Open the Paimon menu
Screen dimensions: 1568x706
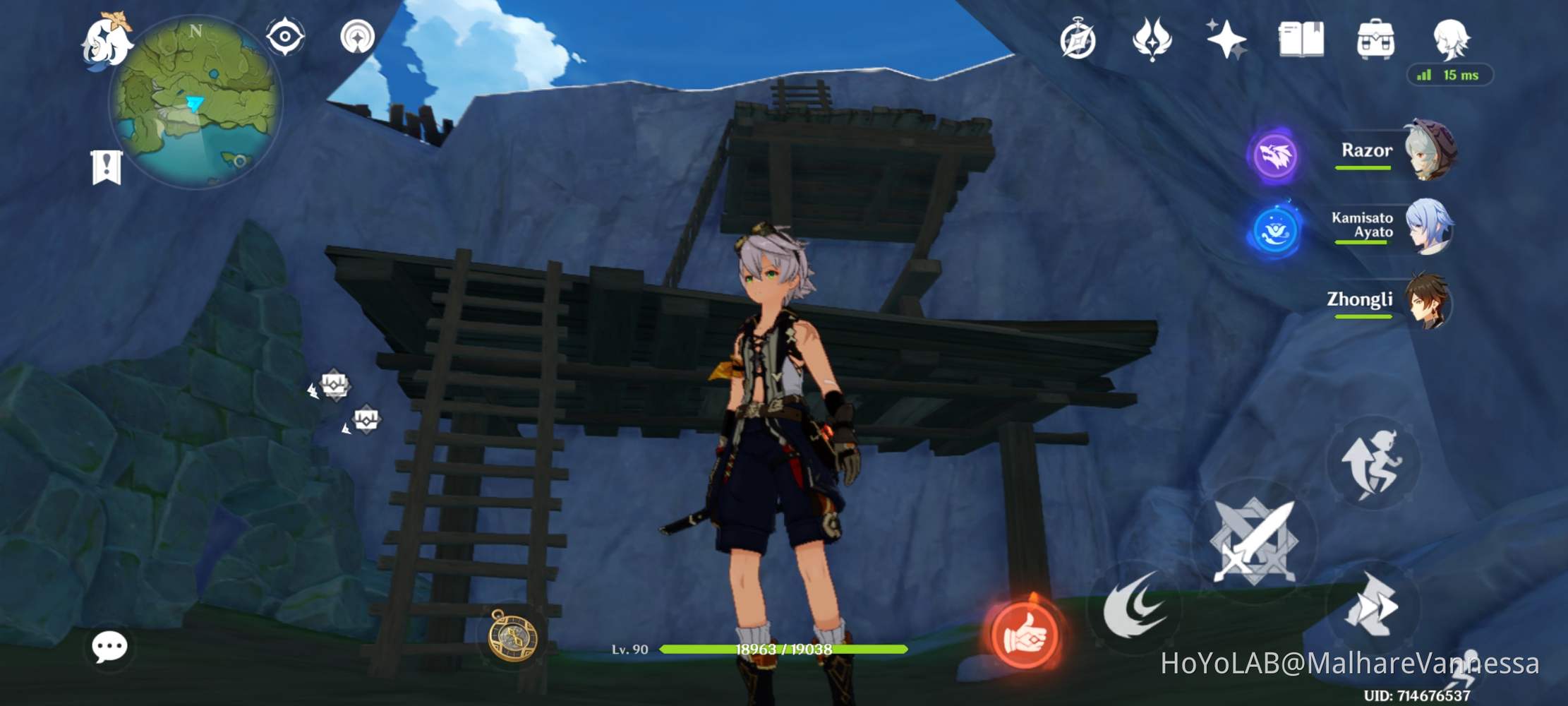click(109, 42)
